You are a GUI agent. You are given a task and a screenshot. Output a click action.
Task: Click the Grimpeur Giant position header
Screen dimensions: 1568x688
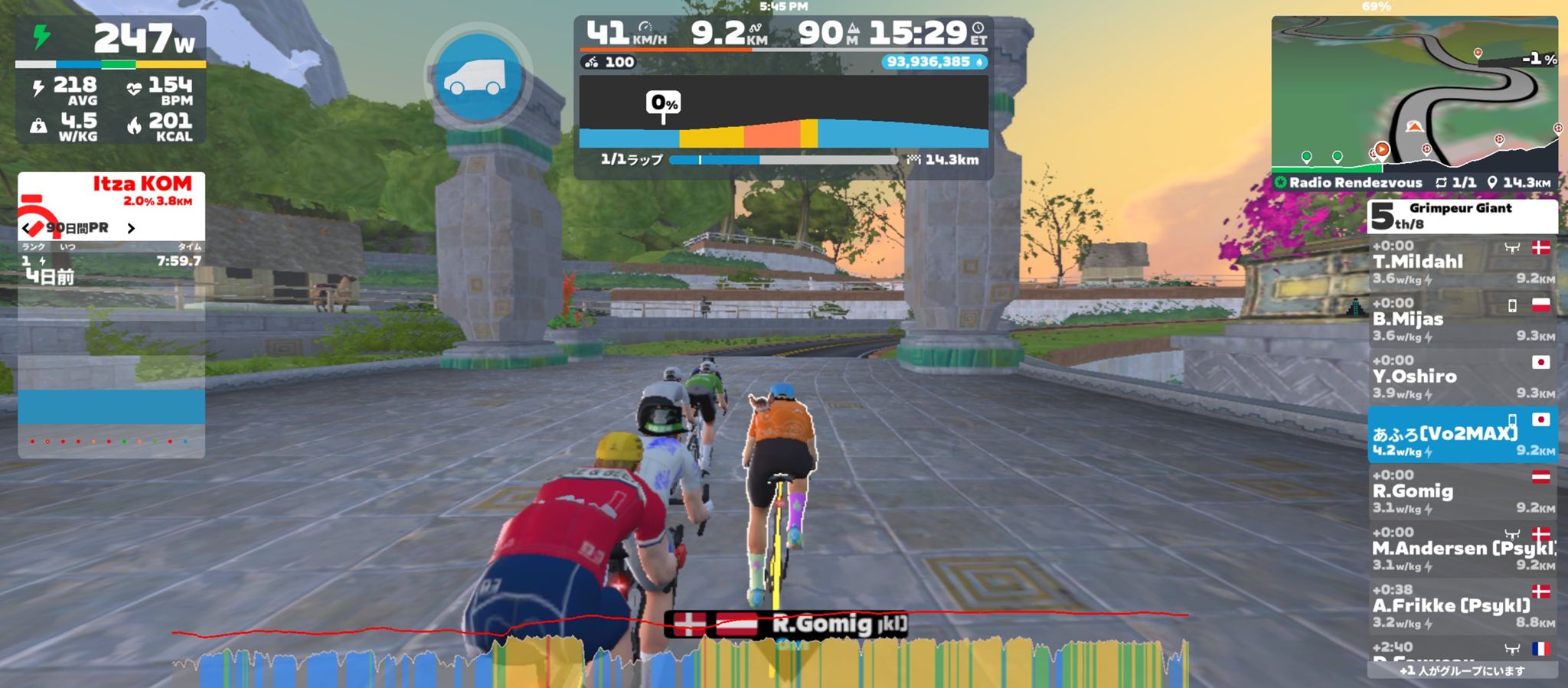point(1462,216)
